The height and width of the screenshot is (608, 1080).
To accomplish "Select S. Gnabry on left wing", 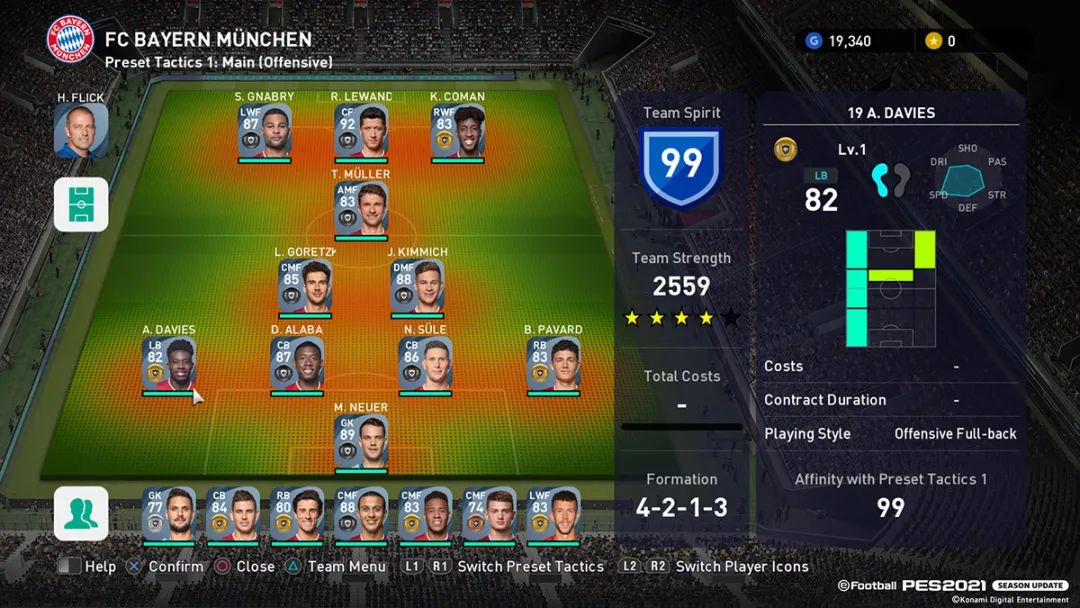I will point(265,131).
